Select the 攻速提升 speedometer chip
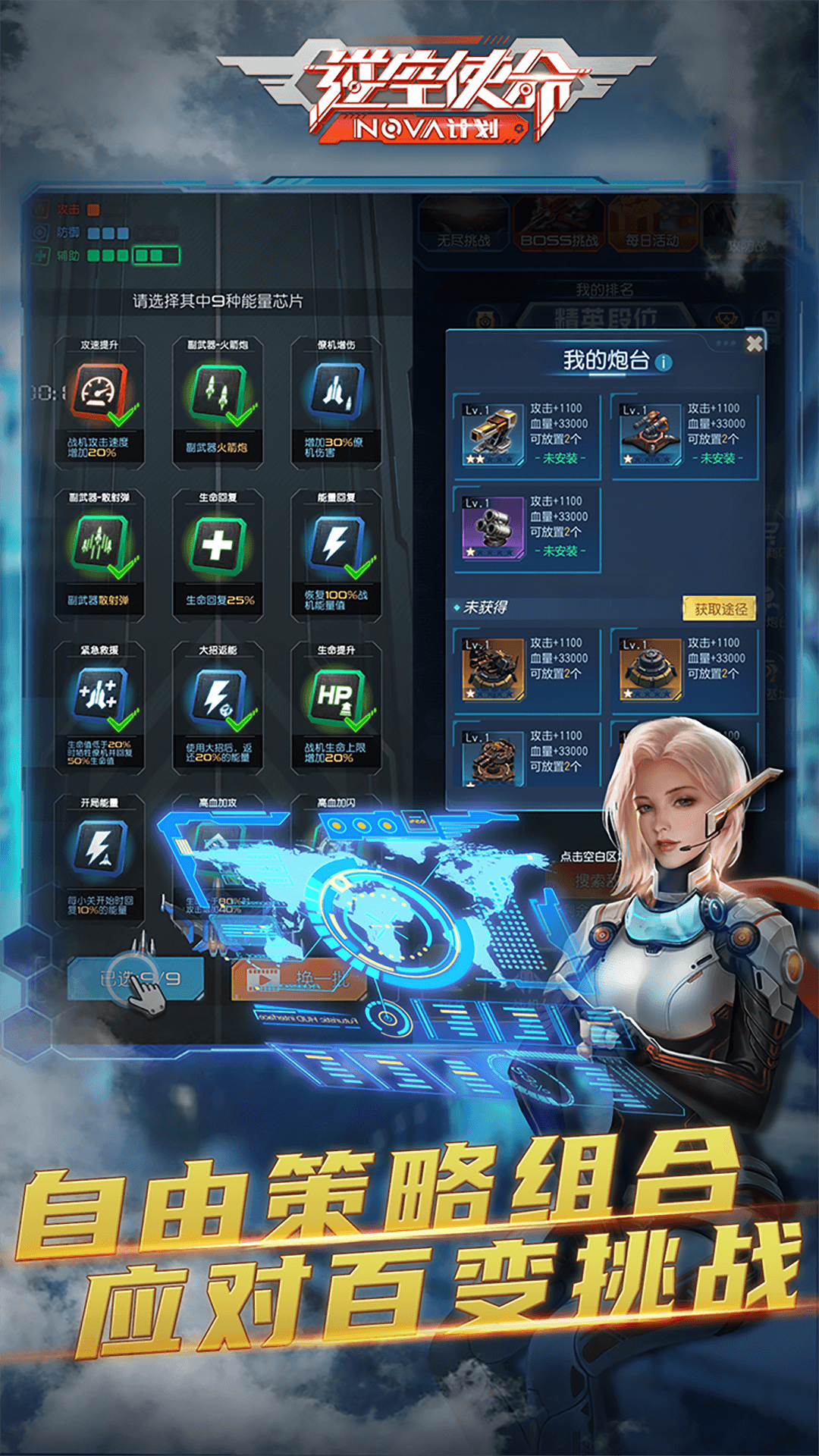 (99, 393)
